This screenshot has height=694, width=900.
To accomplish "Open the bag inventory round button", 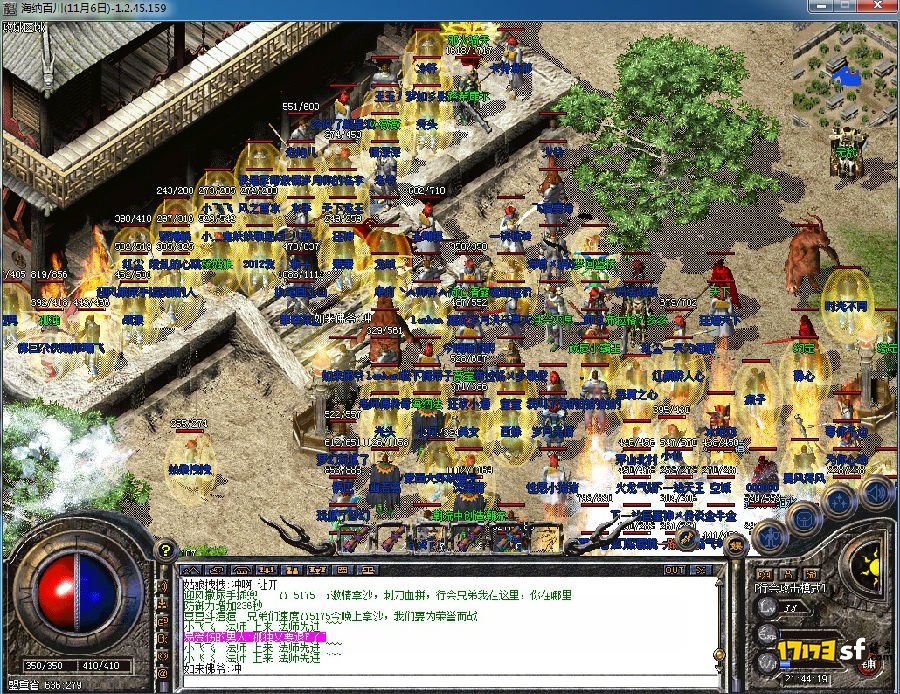I will [805, 516].
